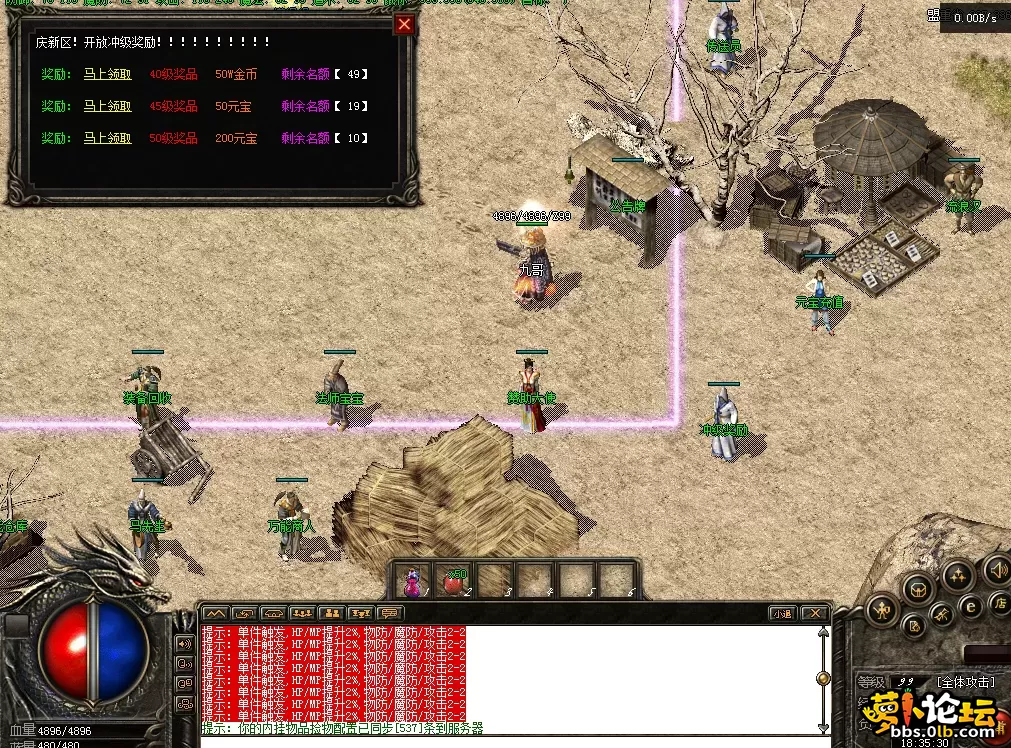Toggle sound with the speaker button
This screenshot has height=748, width=1011.
pyautogui.click(x=997, y=570)
